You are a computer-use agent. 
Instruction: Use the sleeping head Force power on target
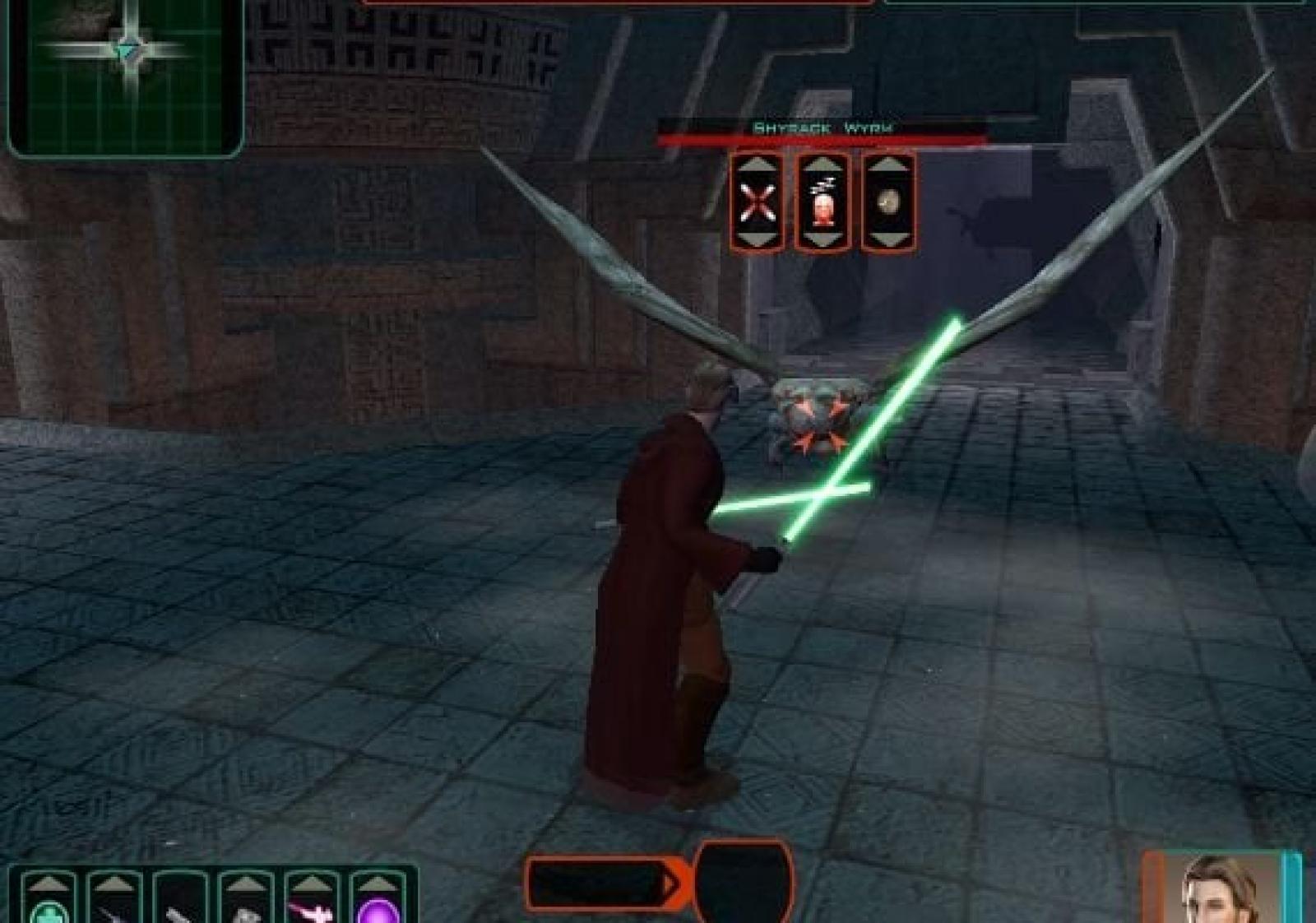tap(822, 202)
